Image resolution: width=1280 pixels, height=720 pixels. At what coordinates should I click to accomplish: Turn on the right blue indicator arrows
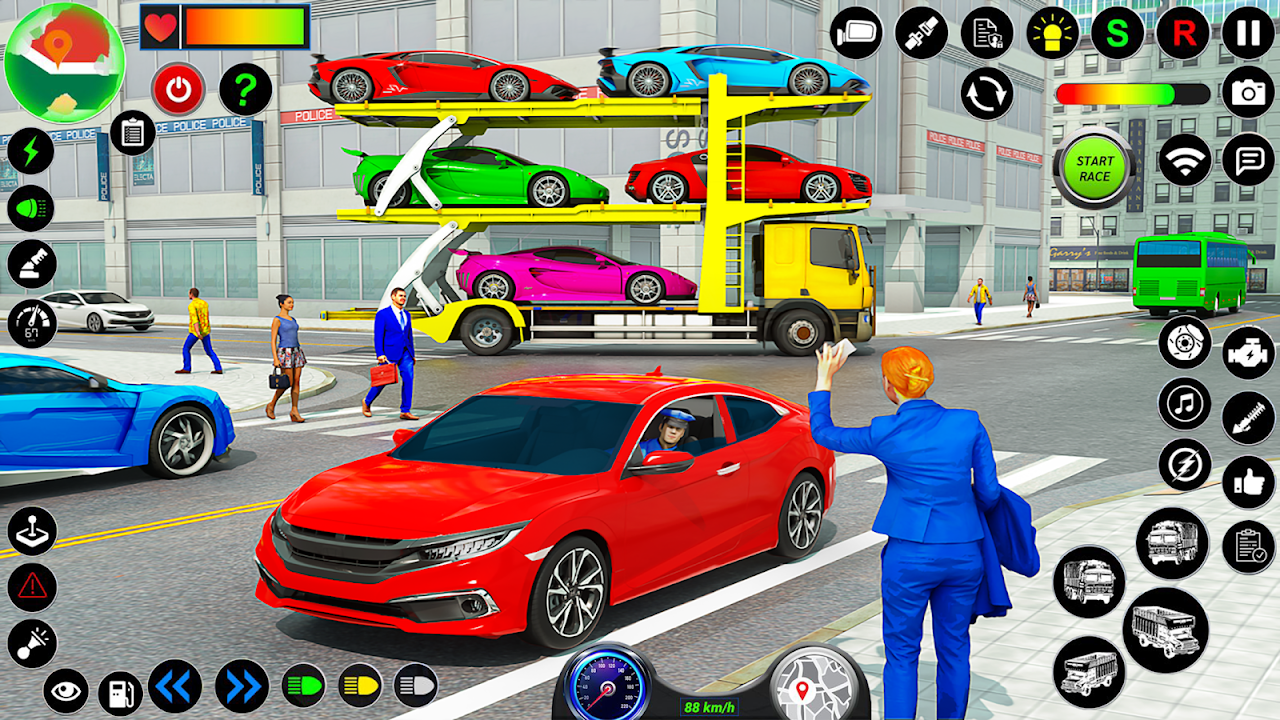tap(242, 686)
